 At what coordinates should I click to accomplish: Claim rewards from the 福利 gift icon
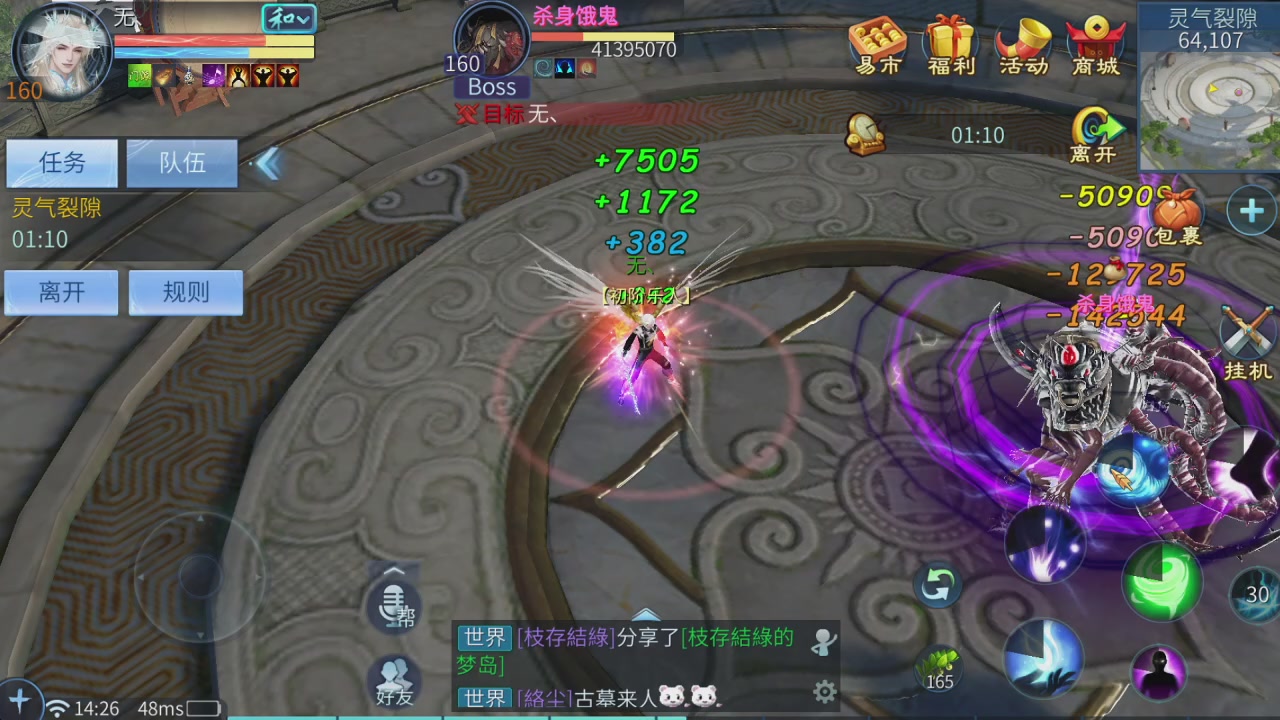tap(950, 45)
